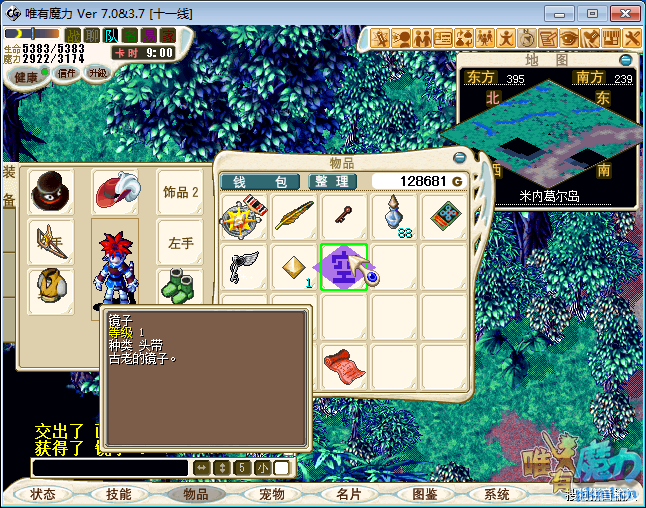Image resolution: width=646 pixels, height=508 pixels.
Task: Open the 状态 status tab
Action: 43,494
